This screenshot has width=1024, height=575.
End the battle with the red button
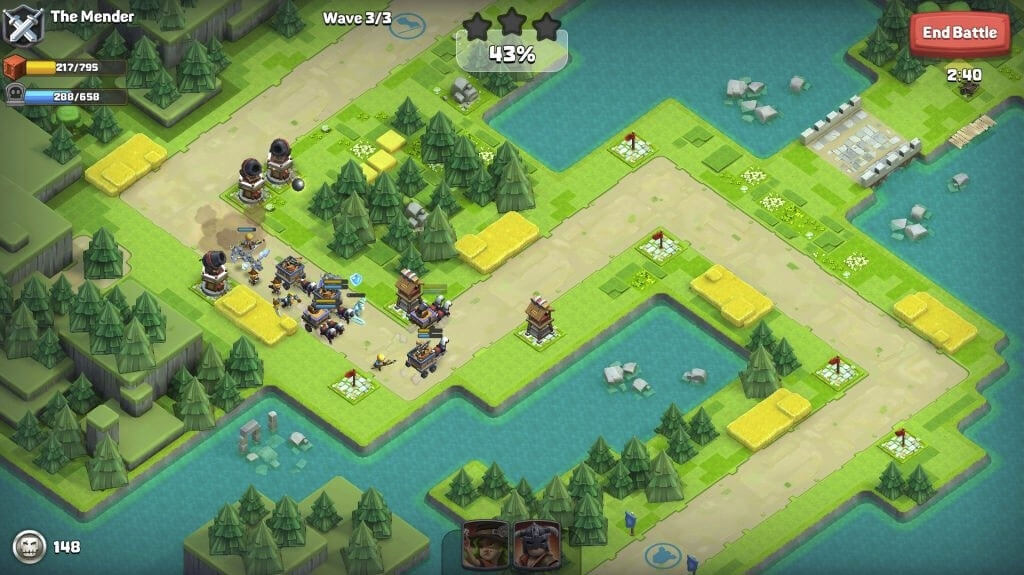tap(959, 33)
